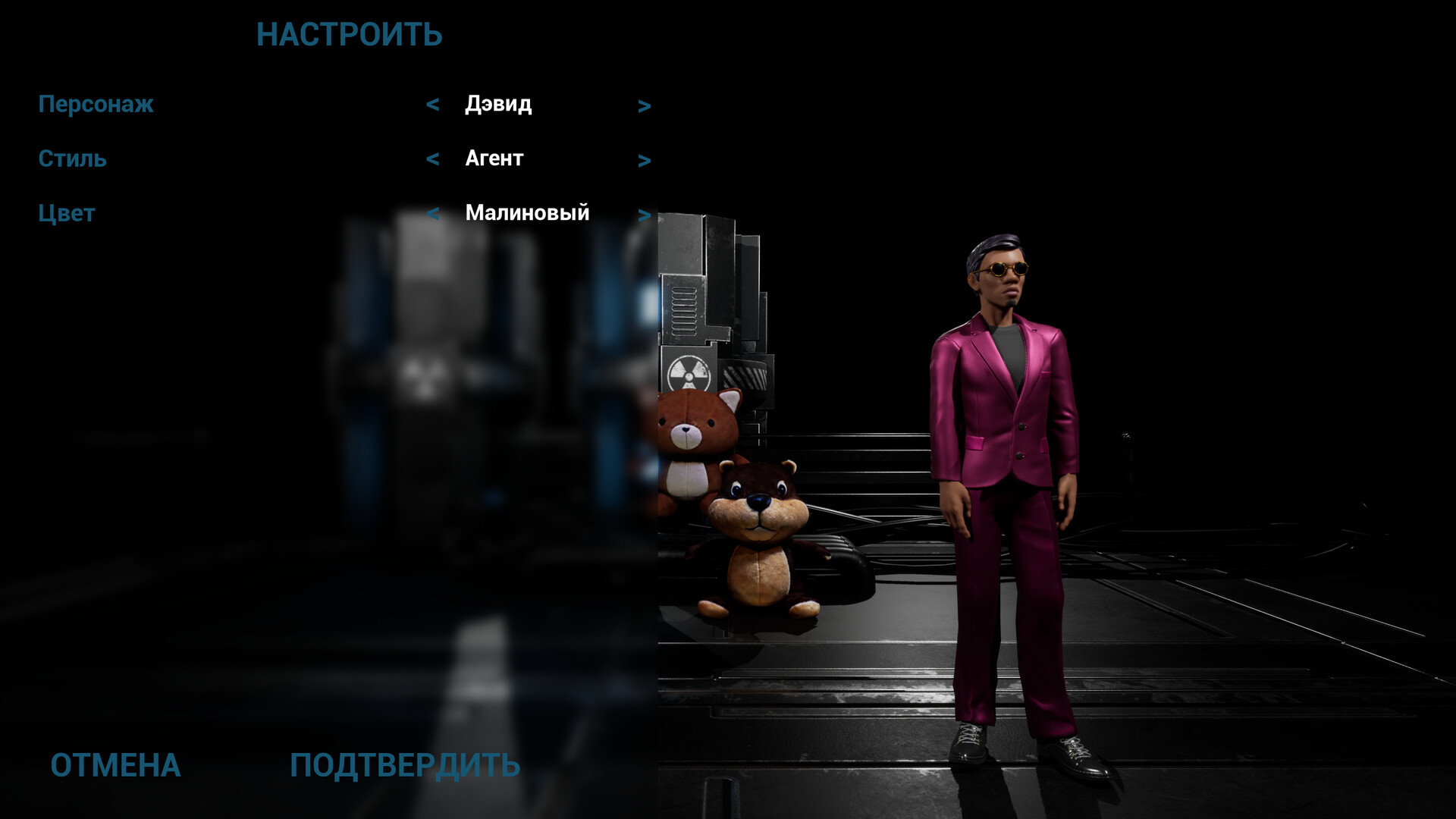Viewport: 1456px width, 819px height.
Task: Switch to the next color after Малиновый
Action: point(645,213)
